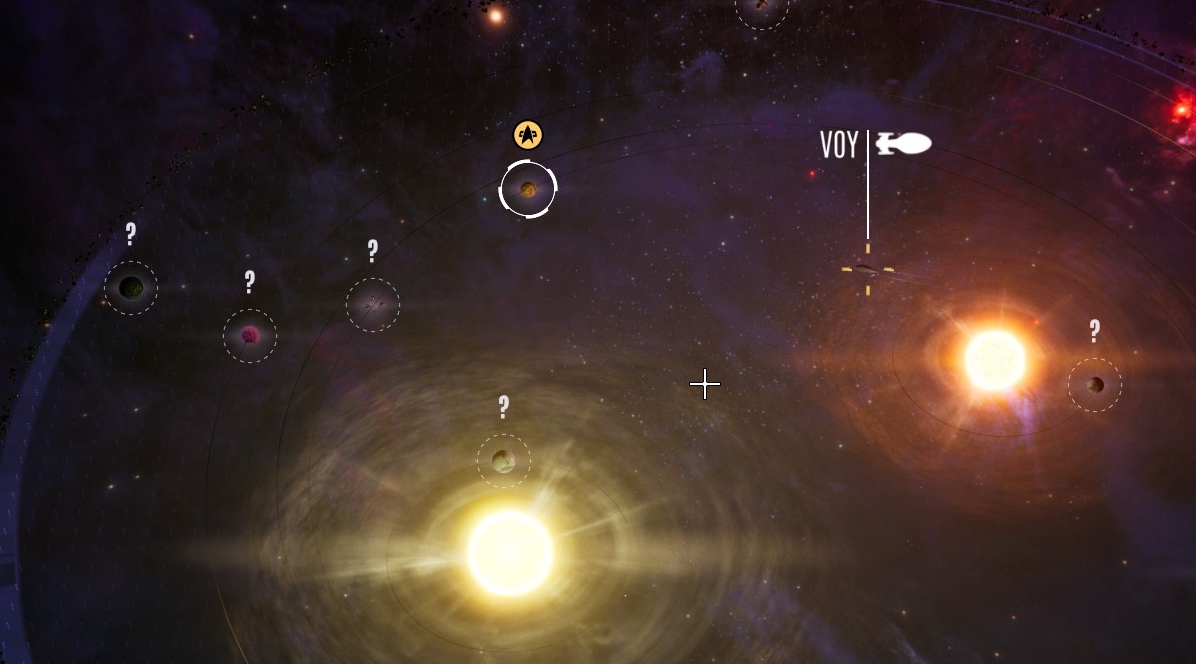
Task: Select the green unknown planet marker
Action: click(x=131, y=288)
